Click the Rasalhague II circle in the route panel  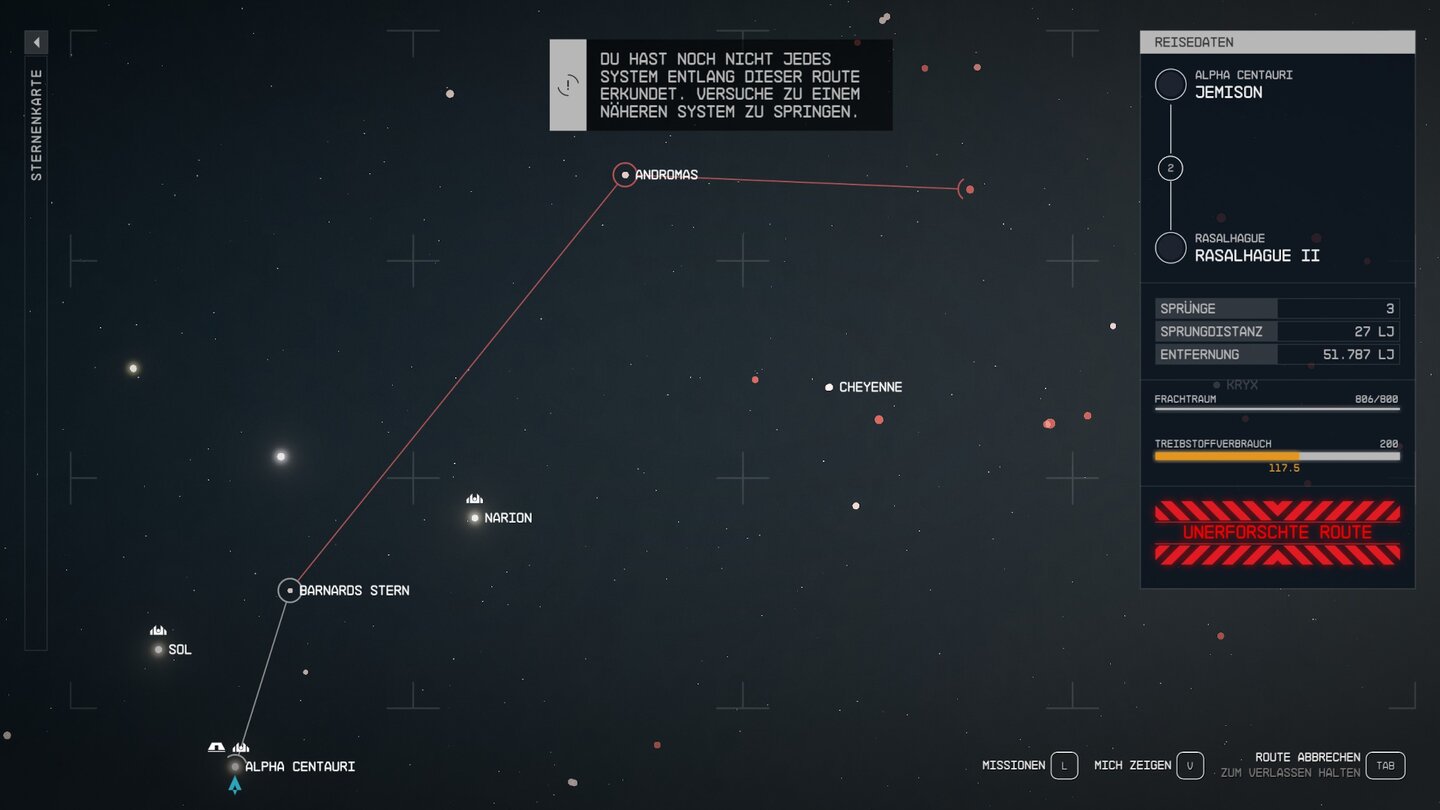[x=1170, y=247]
